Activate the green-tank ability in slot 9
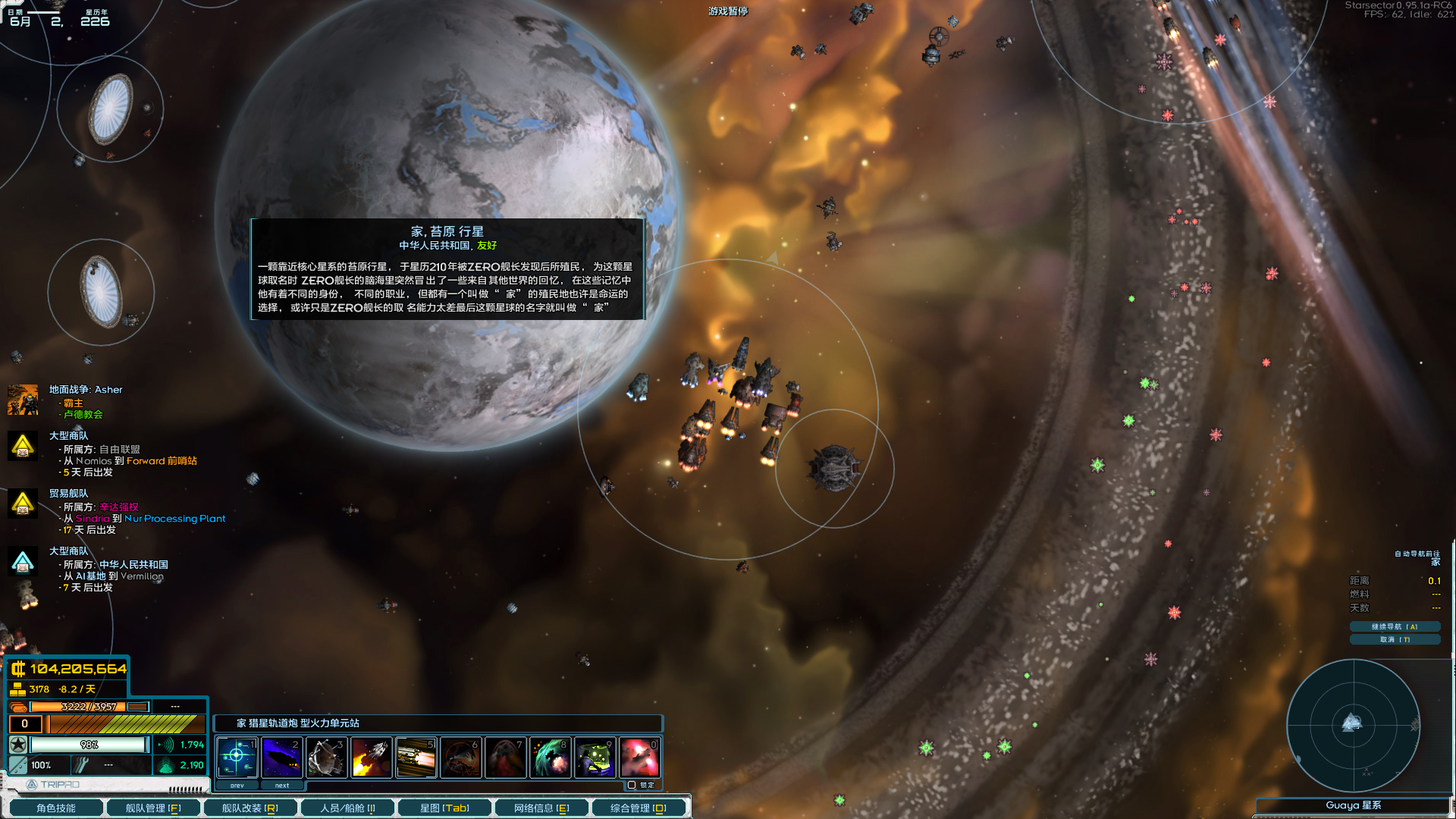Screen dimensions: 1456x819 point(595,757)
